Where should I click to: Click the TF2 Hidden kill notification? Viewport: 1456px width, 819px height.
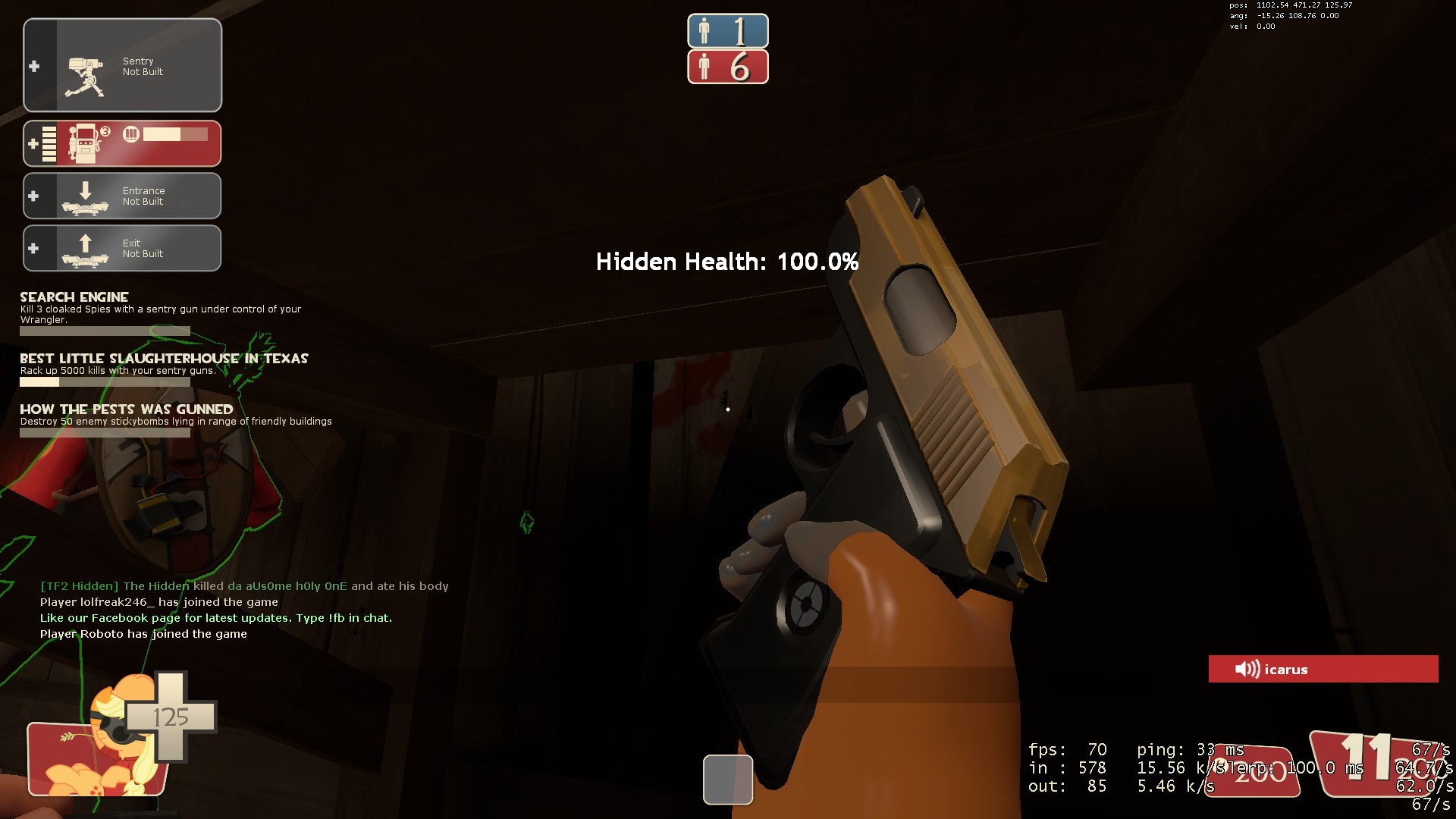(x=244, y=585)
